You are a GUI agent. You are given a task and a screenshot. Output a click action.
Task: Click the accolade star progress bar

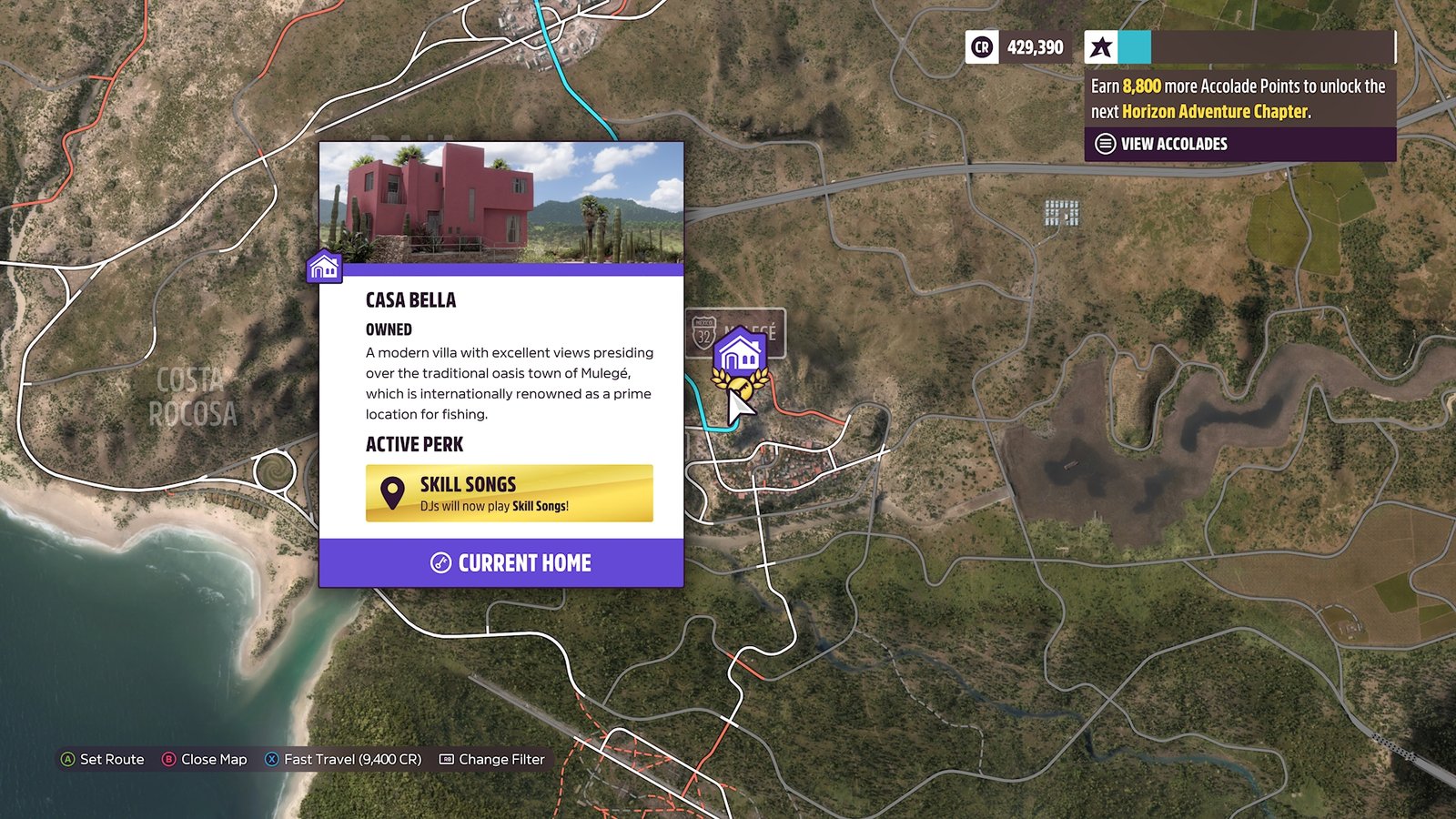point(1239,47)
